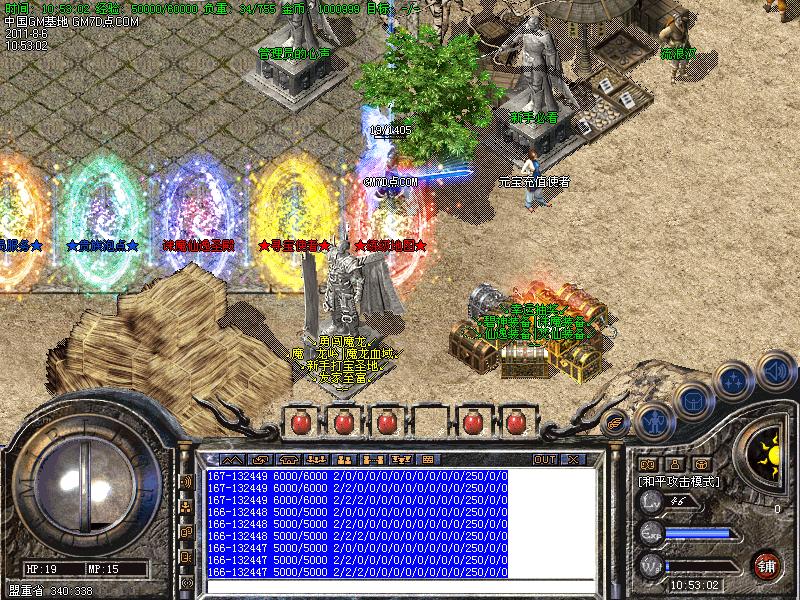Image resolution: width=800 pixels, height=600 pixels.
Task: Open the red 铺 shop button
Action: tap(767, 564)
